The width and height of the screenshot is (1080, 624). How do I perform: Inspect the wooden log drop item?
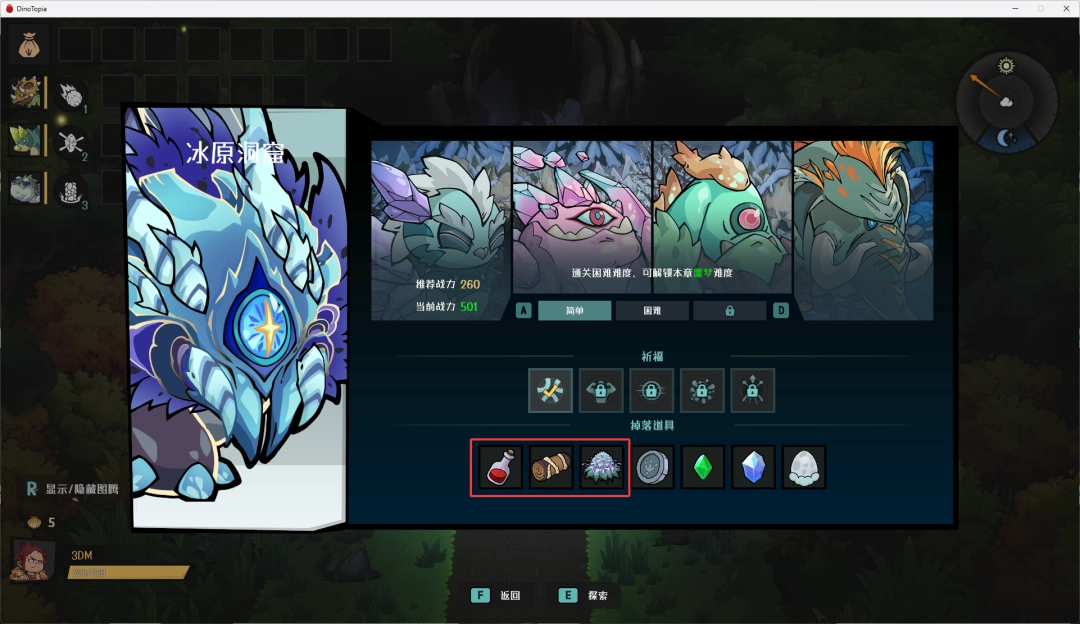[x=551, y=467]
